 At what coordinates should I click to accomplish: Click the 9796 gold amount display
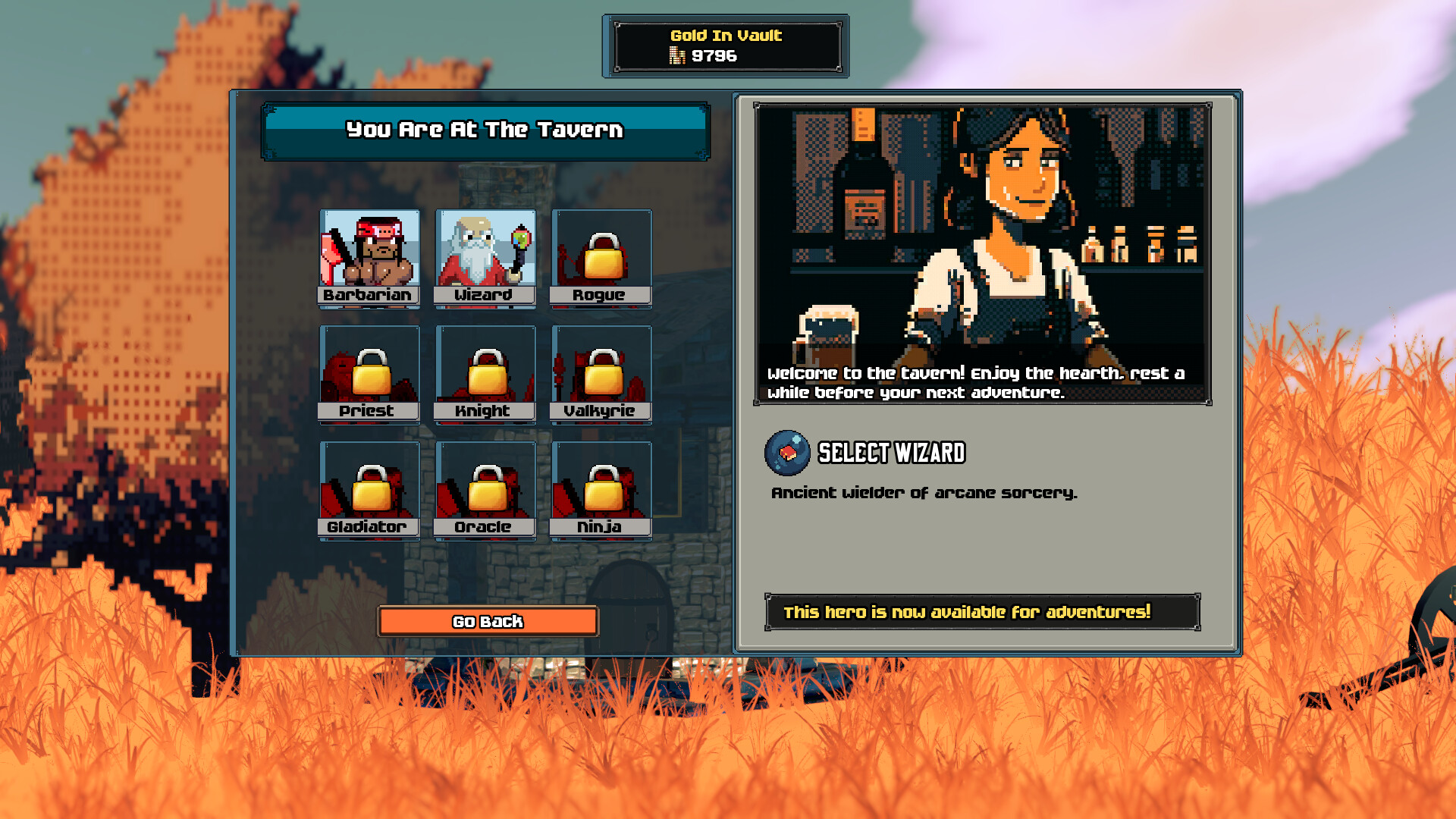[711, 54]
